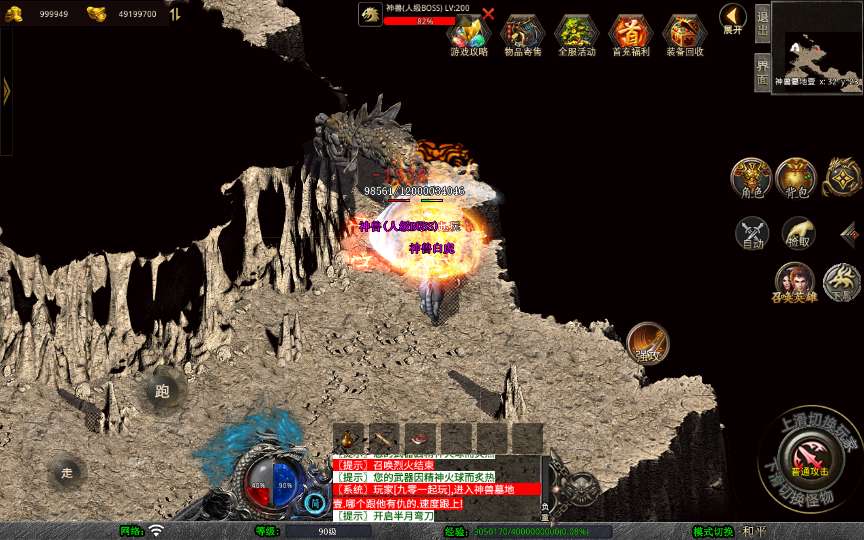This screenshot has width=864, height=540.
Task: Toggle 自动 auto-combat
Action: tap(752, 234)
